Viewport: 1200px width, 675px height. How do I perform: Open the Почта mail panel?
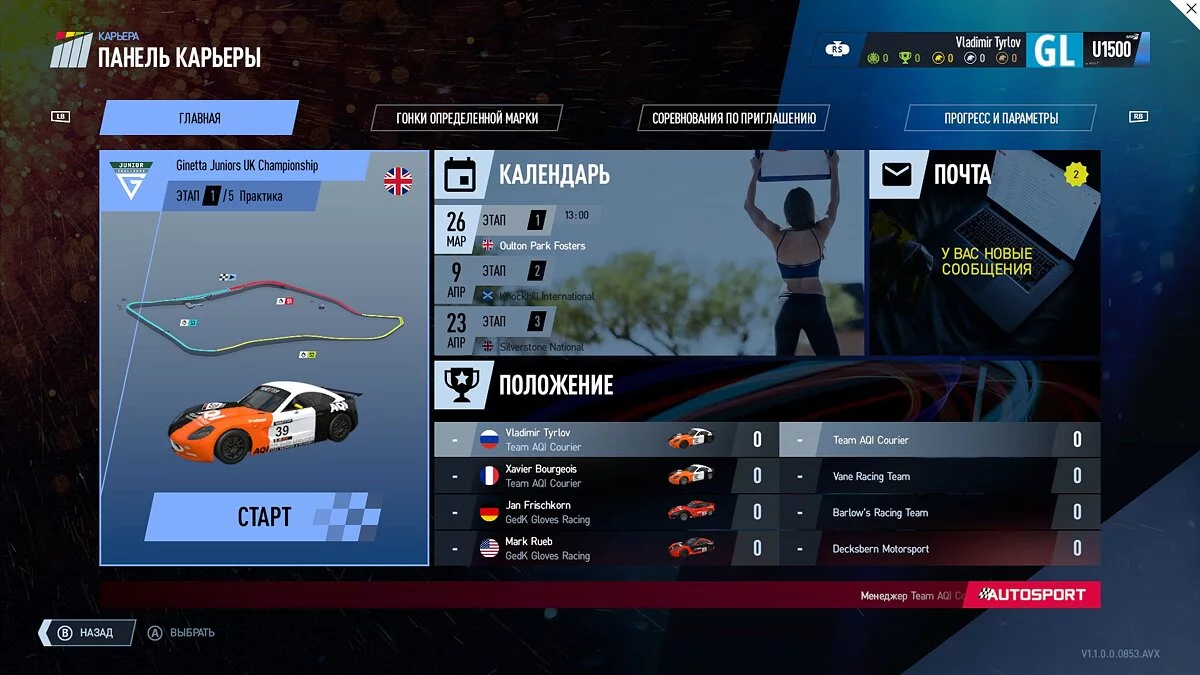[985, 252]
